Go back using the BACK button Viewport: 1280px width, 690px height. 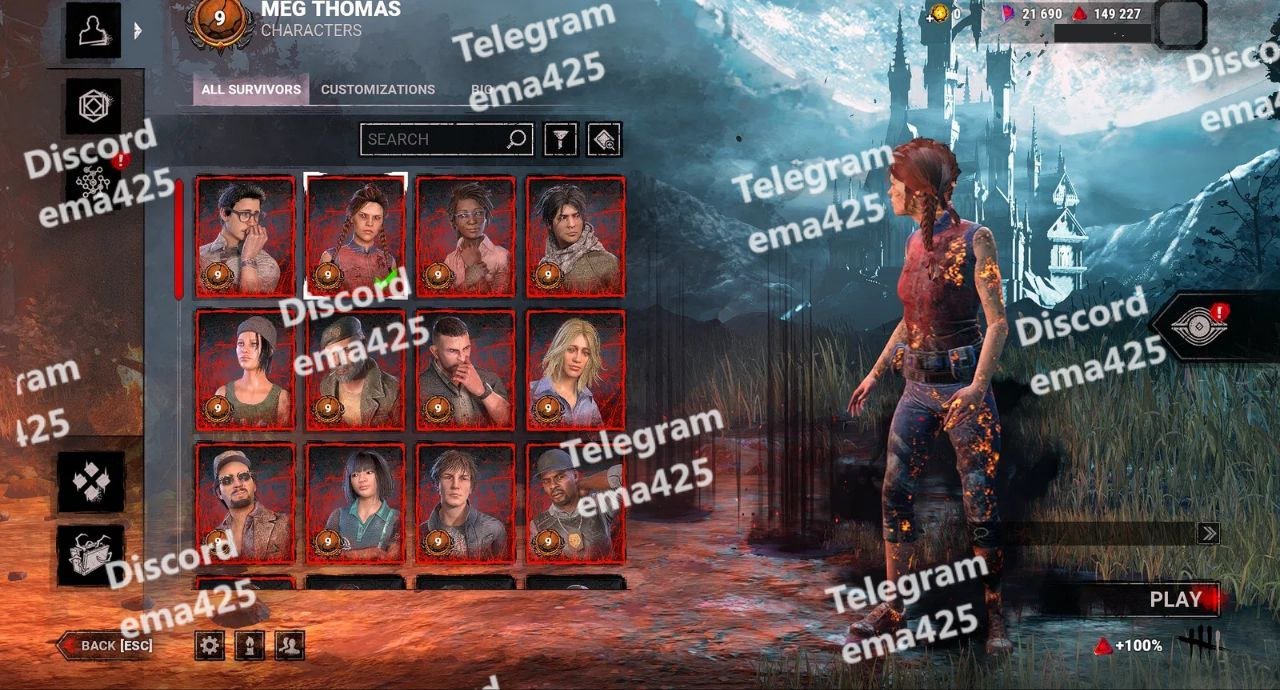pos(107,645)
